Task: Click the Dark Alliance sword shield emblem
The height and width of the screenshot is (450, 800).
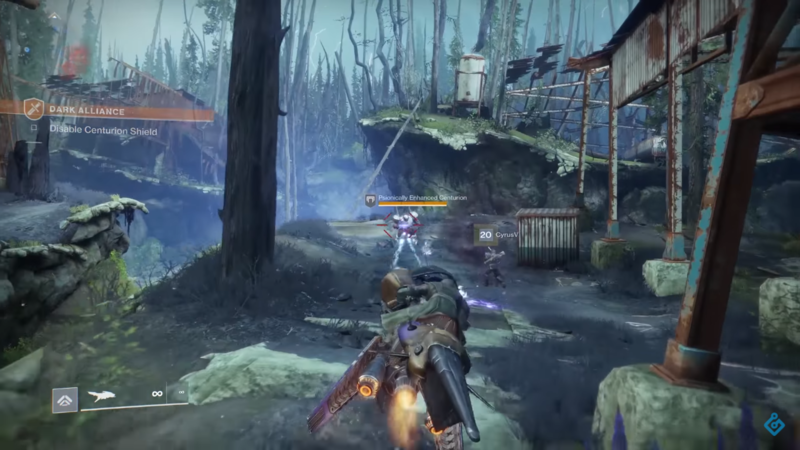Action: [x=33, y=109]
